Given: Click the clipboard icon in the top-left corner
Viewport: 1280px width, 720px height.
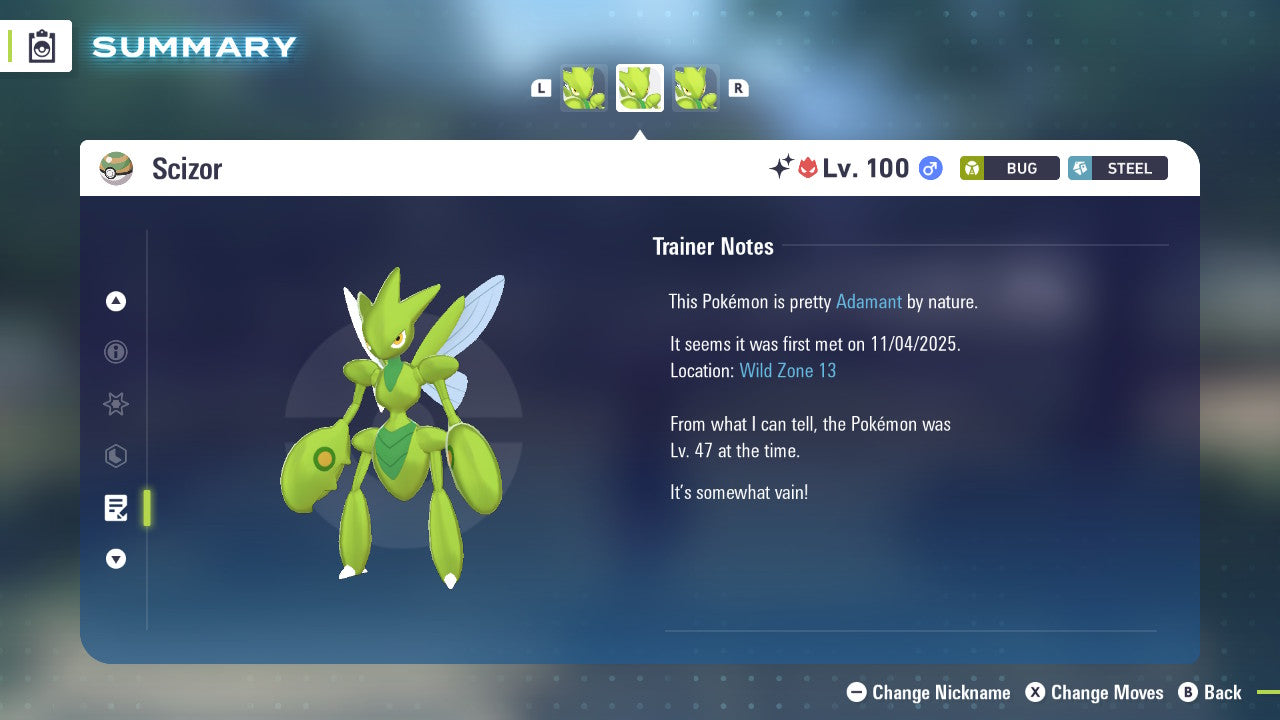Looking at the screenshot, I should [x=41, y=46].
